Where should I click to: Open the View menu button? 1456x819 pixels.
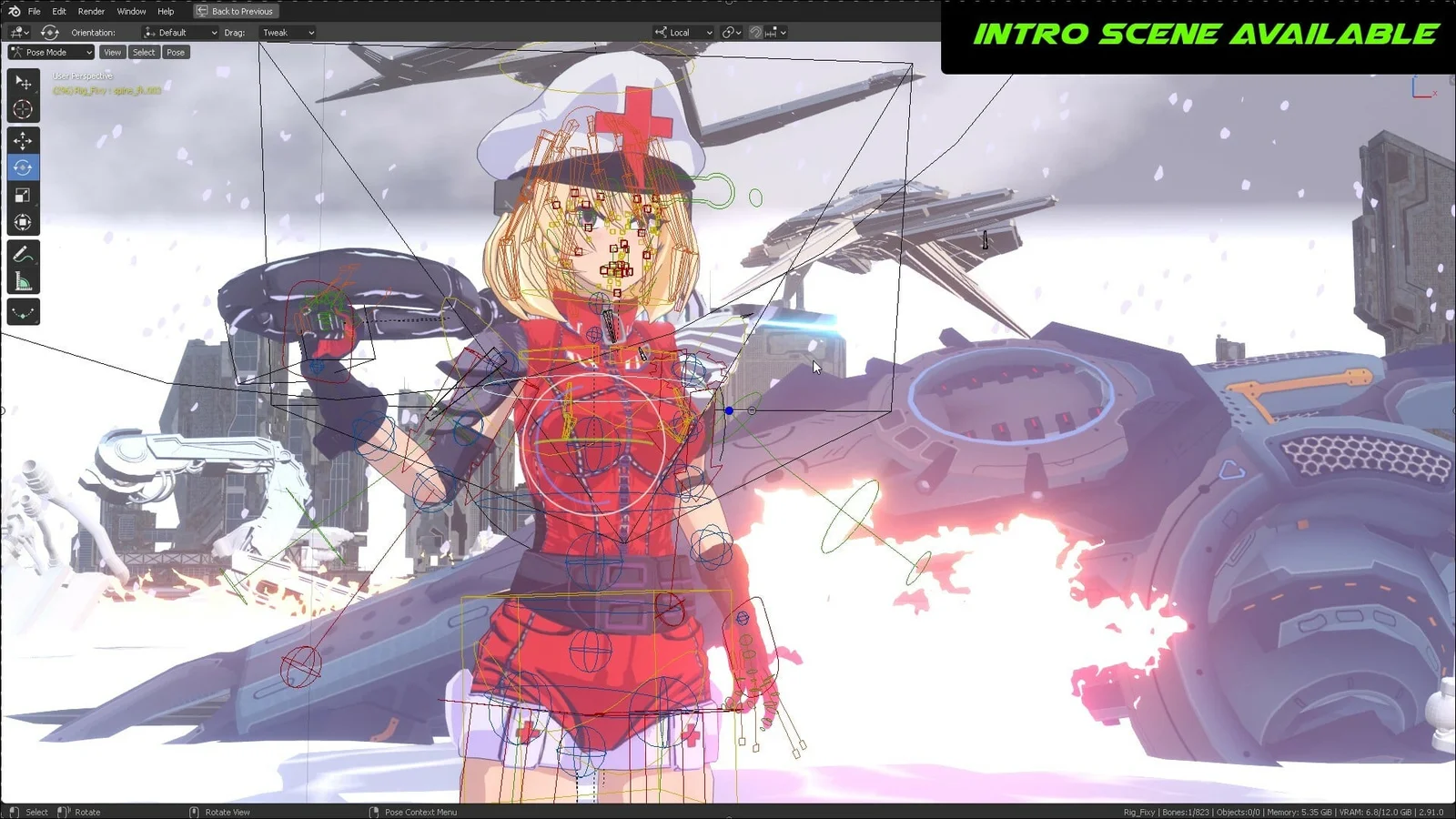111,52
